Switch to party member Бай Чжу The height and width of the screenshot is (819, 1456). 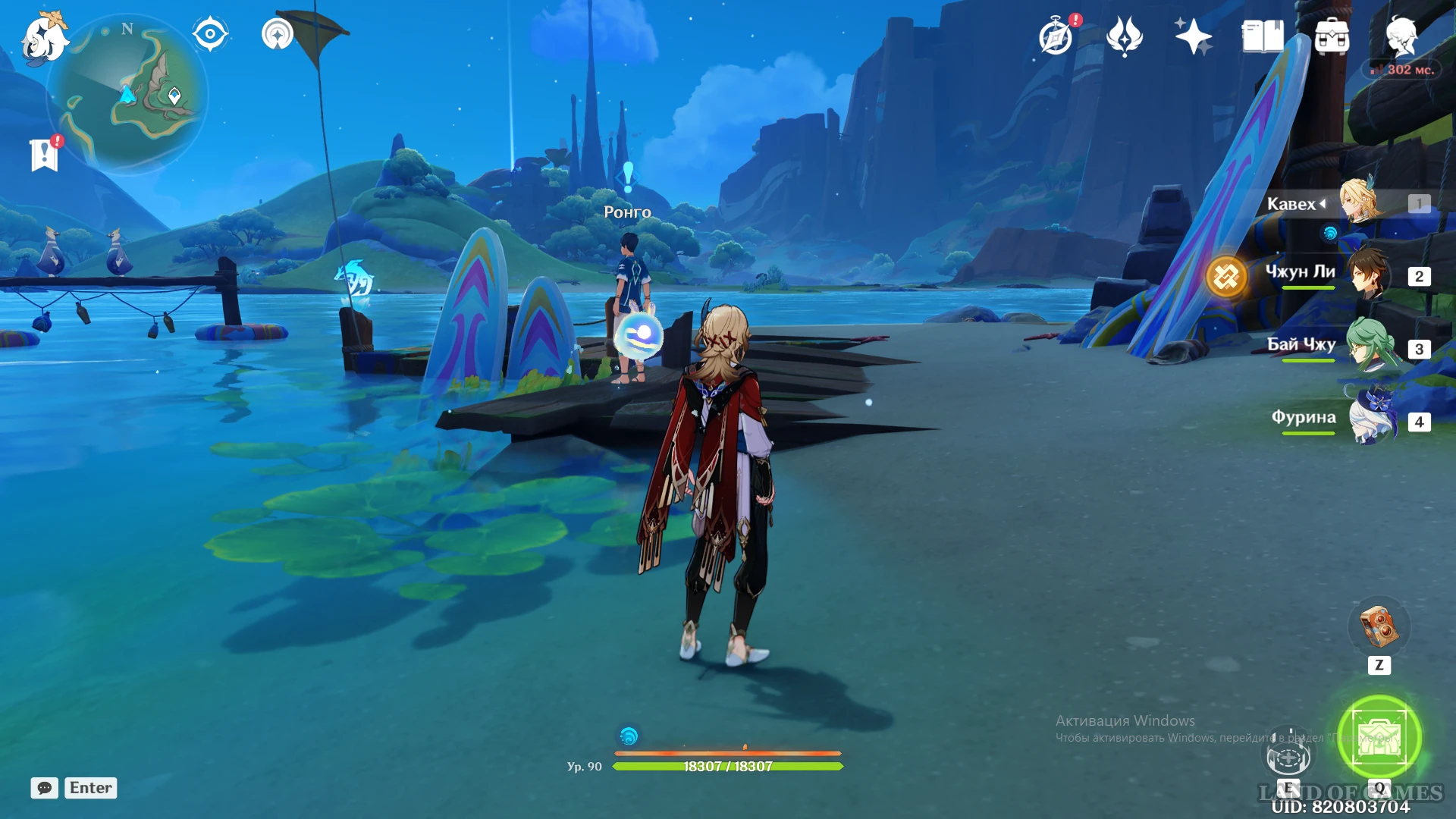point(1370,346)
